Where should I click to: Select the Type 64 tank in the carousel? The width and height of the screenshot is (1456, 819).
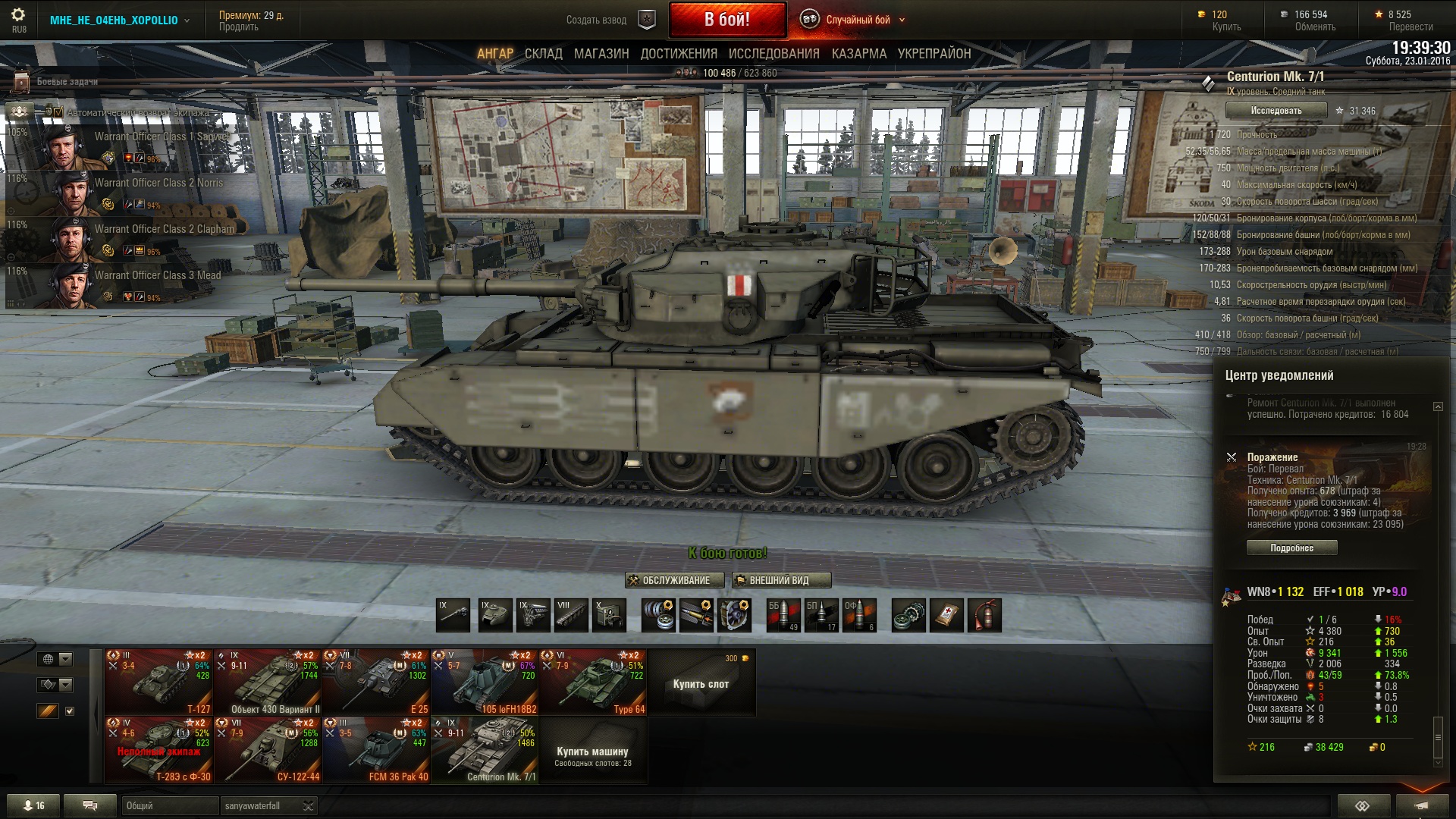[x=592, y=682]
